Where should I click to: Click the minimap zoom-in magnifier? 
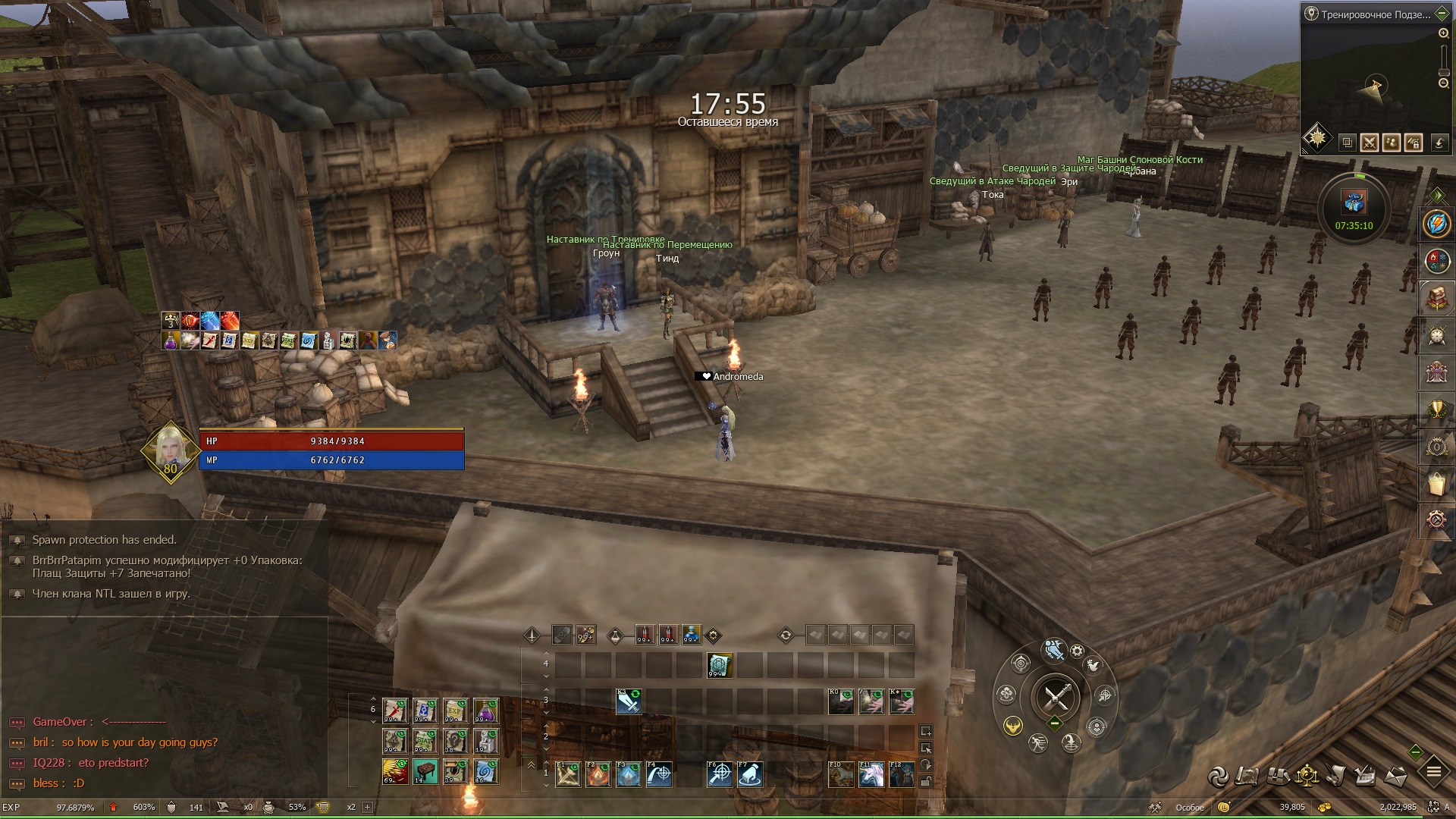click(1443, 34)
